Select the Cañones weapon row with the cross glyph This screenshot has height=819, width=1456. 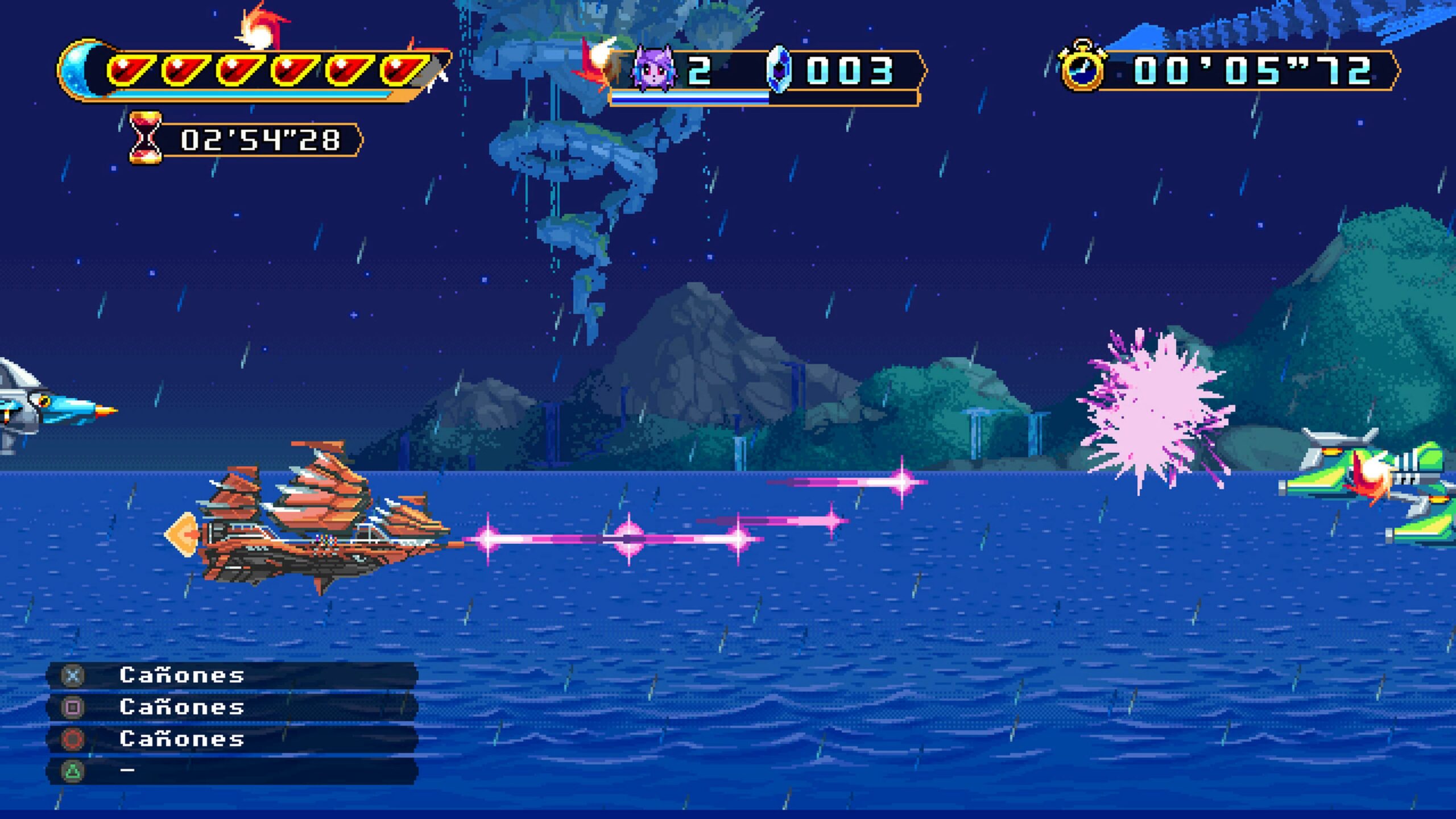pos(232,676)
